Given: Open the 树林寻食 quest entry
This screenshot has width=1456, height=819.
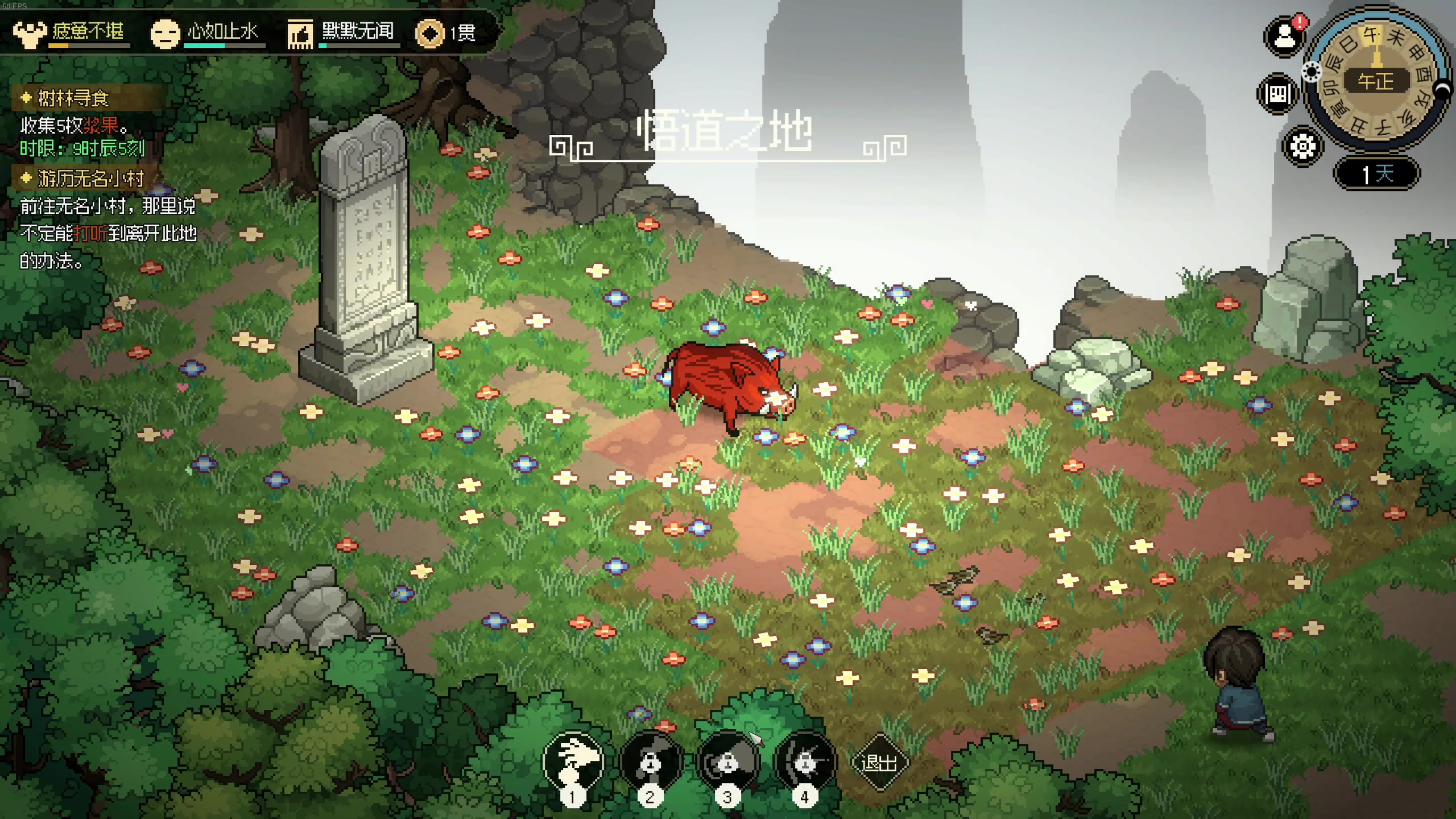Looking at the screenshot, I should click(x=73, y=98).
